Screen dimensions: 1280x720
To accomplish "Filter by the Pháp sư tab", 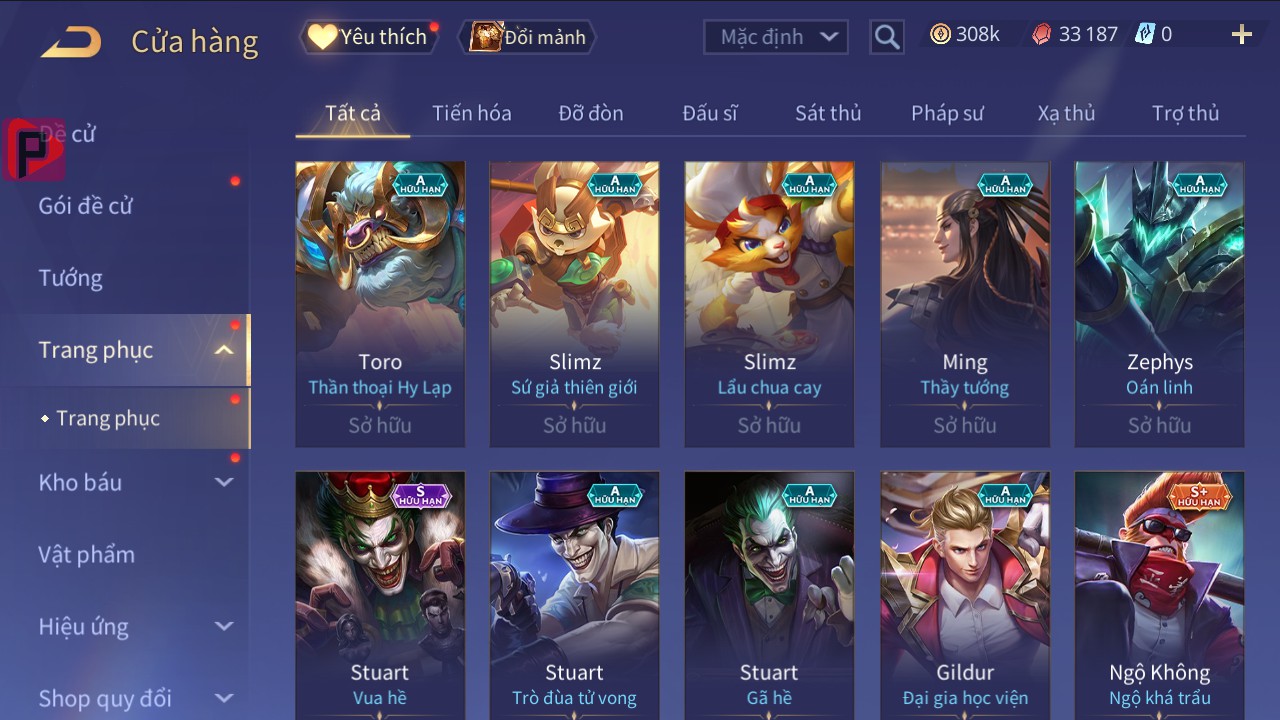I will [947, 113].
